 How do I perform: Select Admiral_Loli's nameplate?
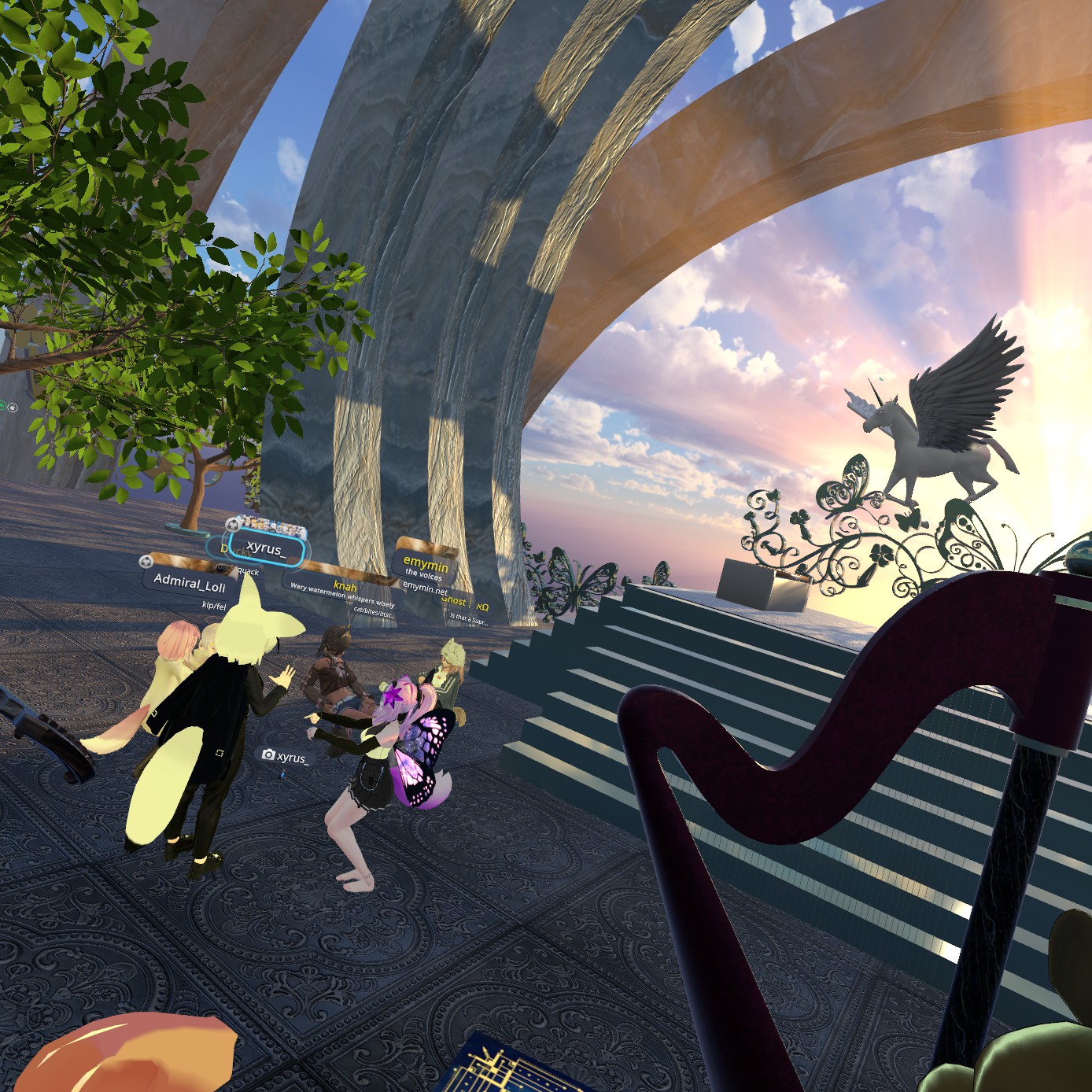pyautogui.click(x=190, y=583)
